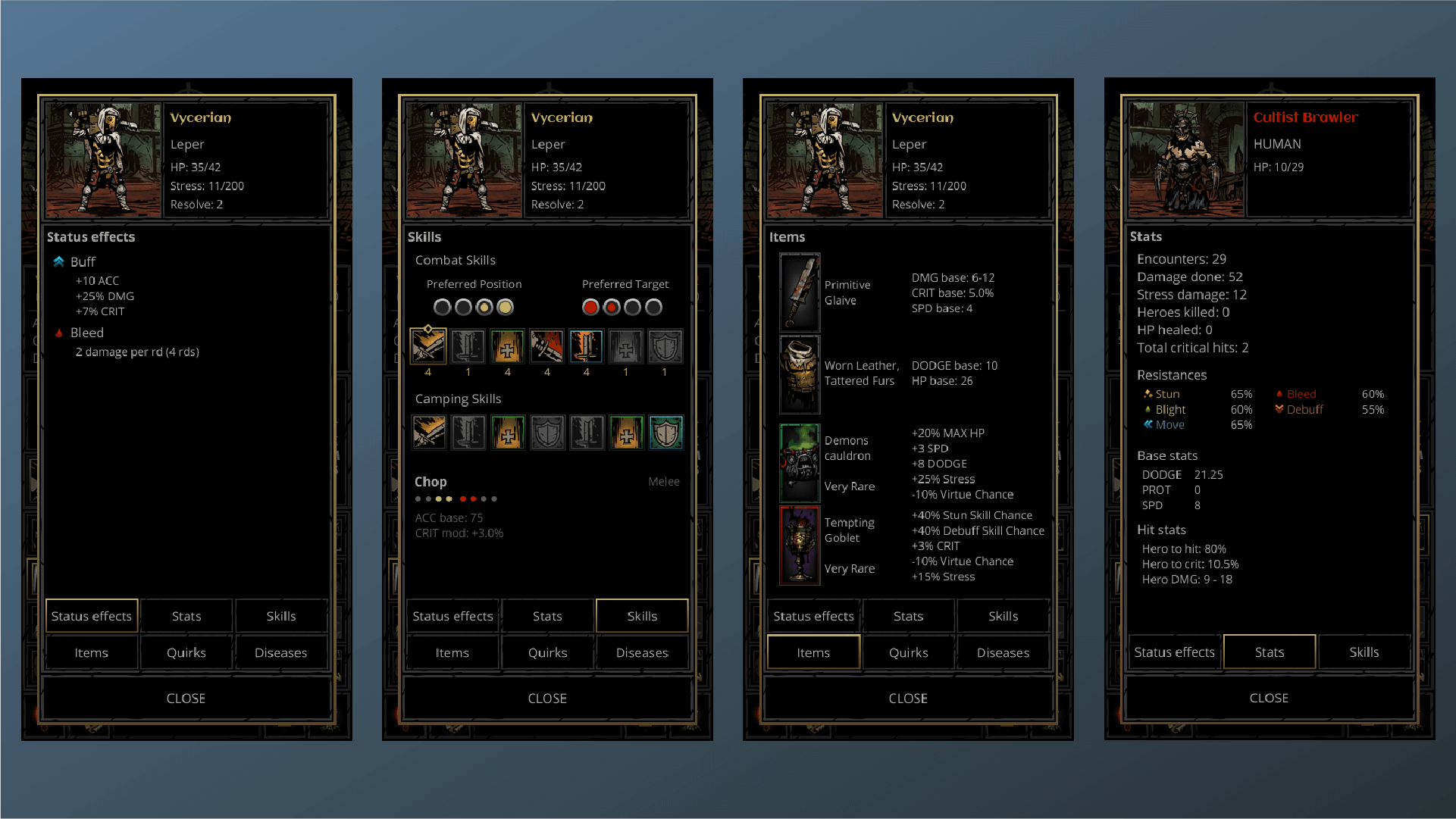Select Stats tab on Cultist Brawler panel
The image size is (1456, 819).
[x=1269, y=652]
